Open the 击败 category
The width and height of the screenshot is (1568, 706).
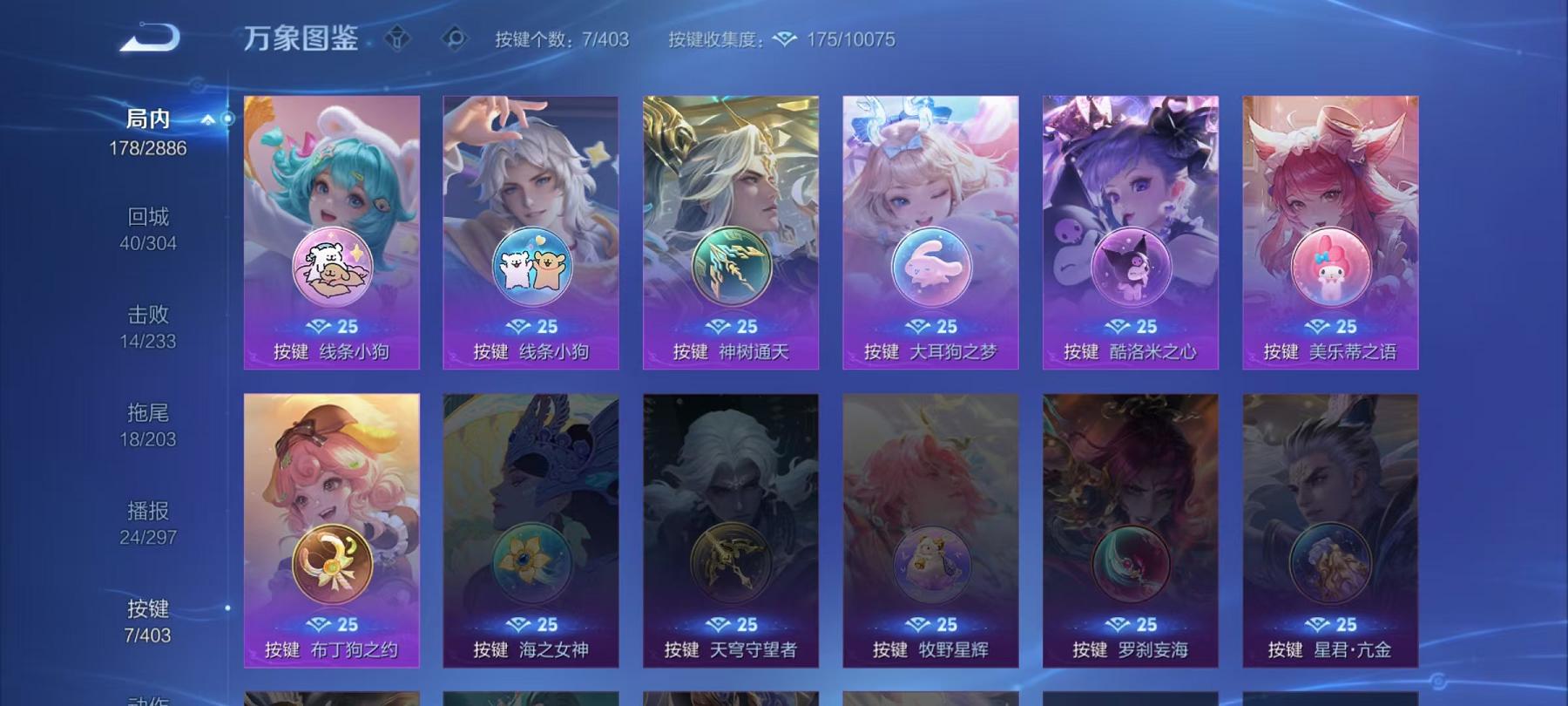click(148, 316)
